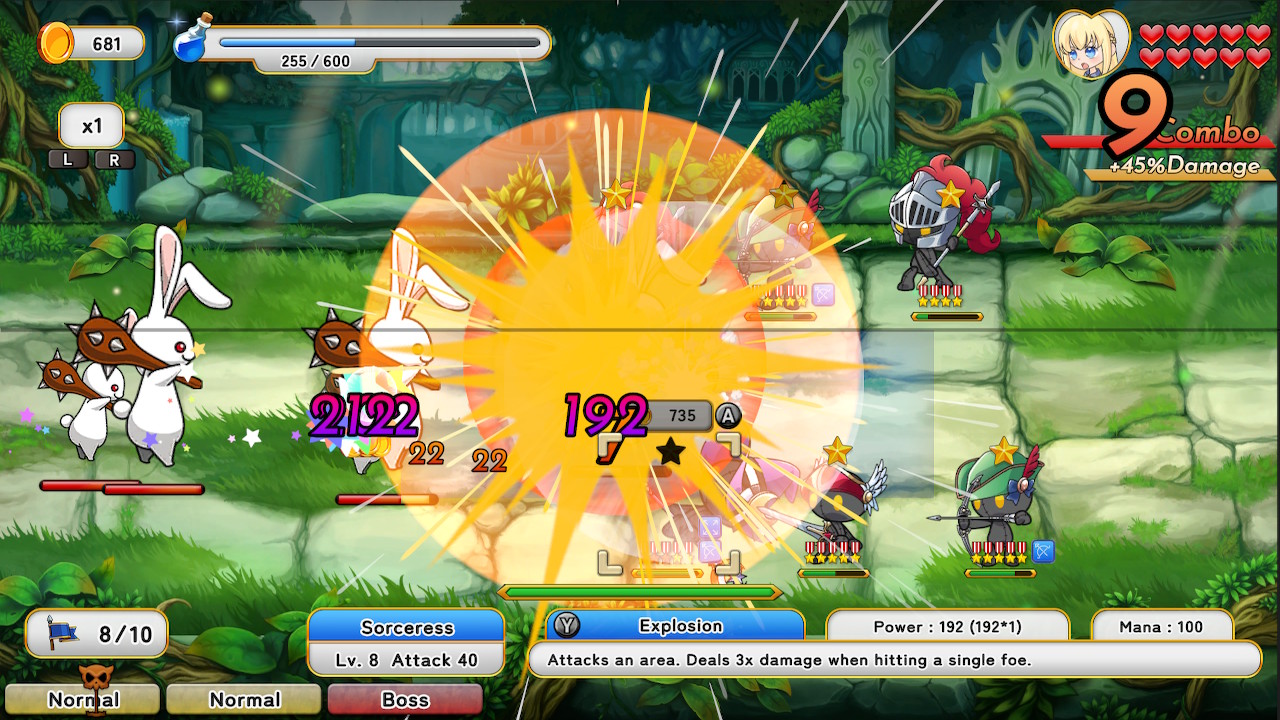Open the Power: 192 stat panel
The height and width of the screenshot is (720, 1280).
[947, 626]
